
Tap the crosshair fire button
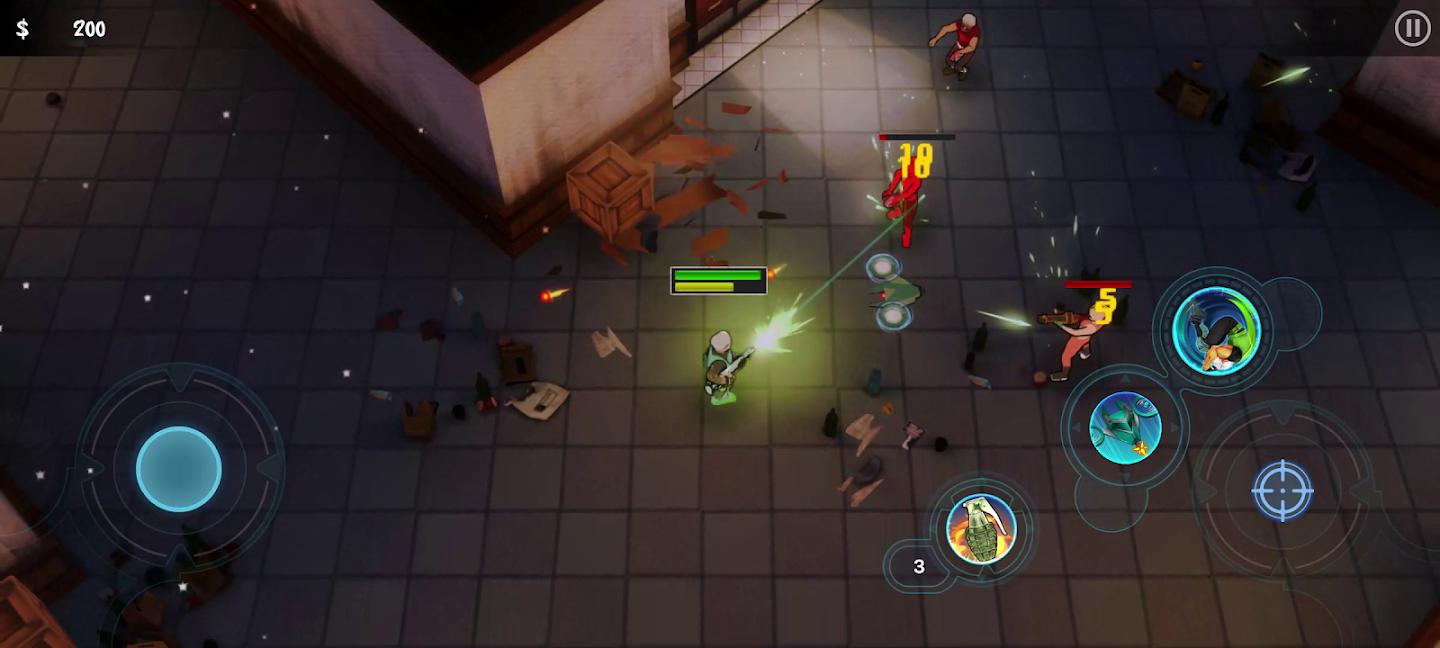pyautogui.click(x=1282, y=490)
